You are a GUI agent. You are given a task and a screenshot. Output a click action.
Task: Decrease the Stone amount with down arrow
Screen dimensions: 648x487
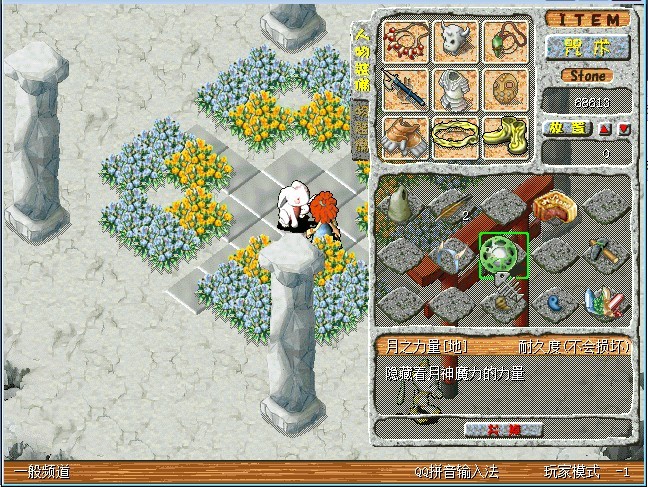click(x=624, y=129)
